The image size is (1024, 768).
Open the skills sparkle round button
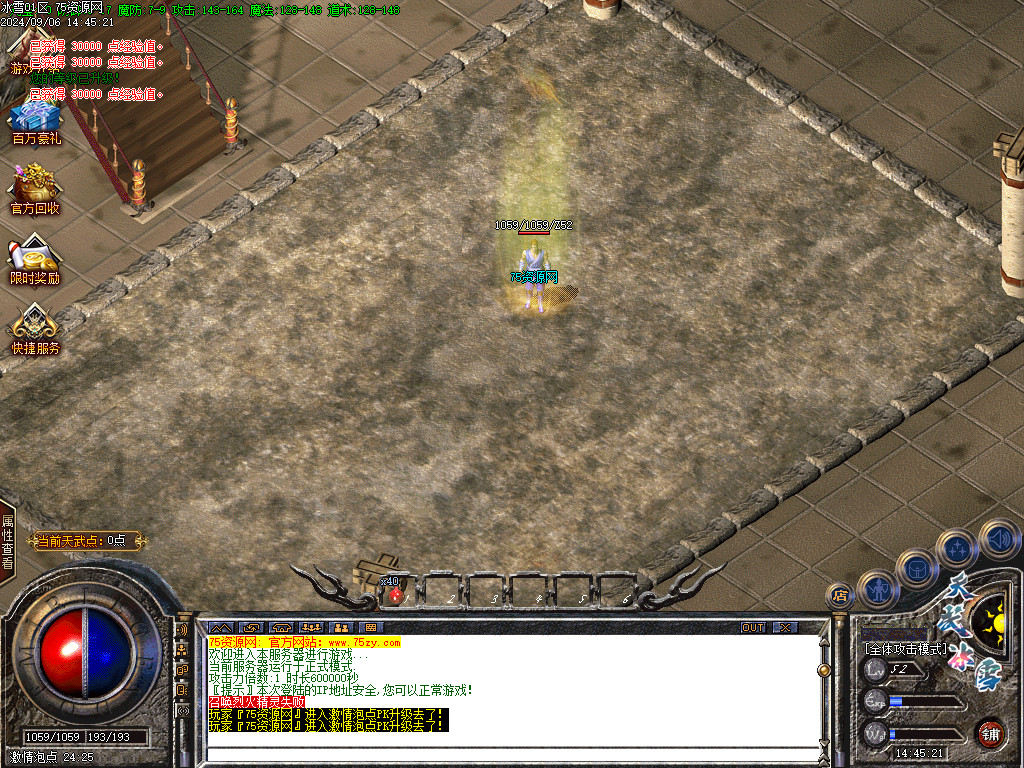957,549
